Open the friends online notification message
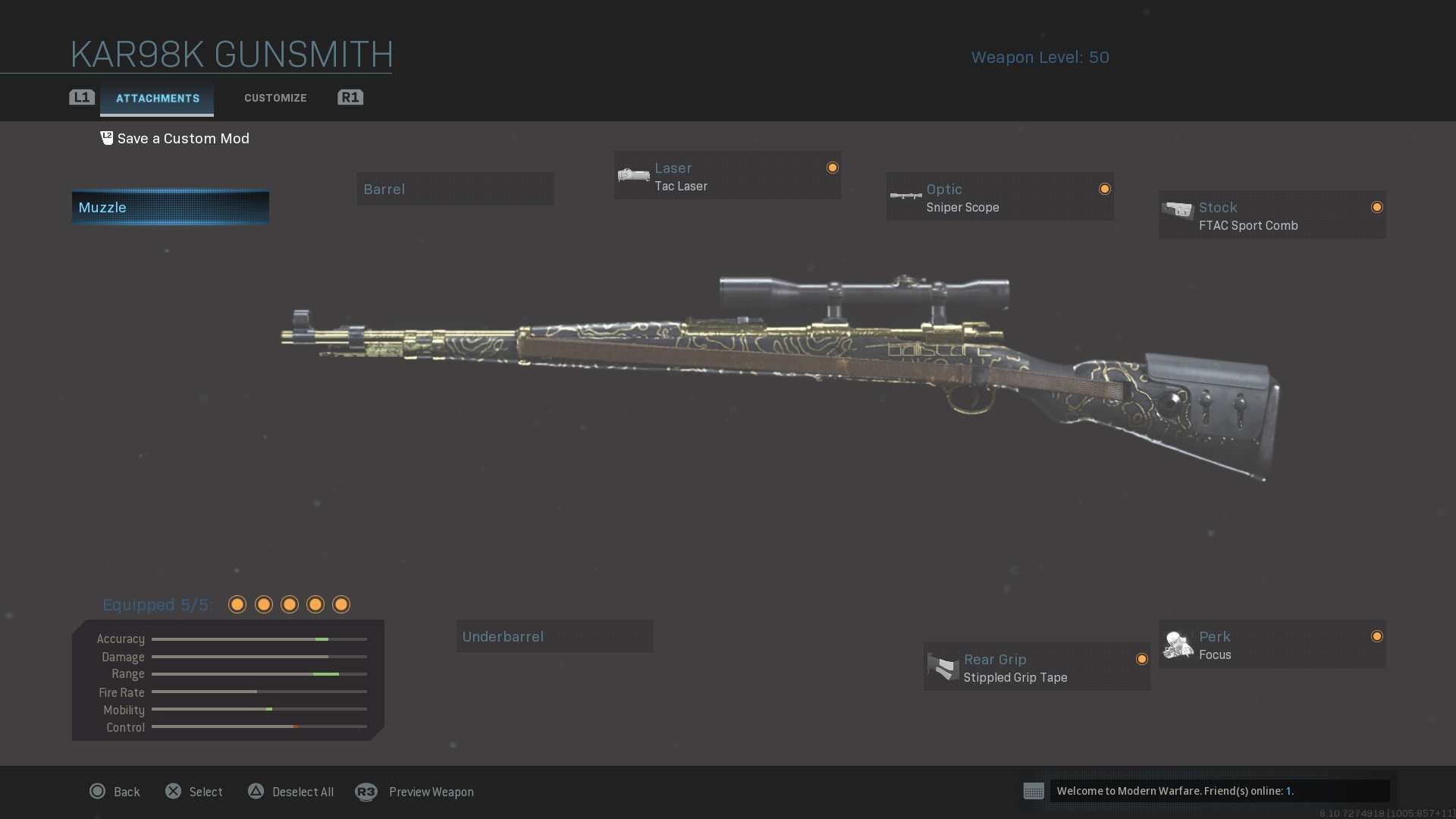Viewport: 1456px width, 819px height. 1207,791
